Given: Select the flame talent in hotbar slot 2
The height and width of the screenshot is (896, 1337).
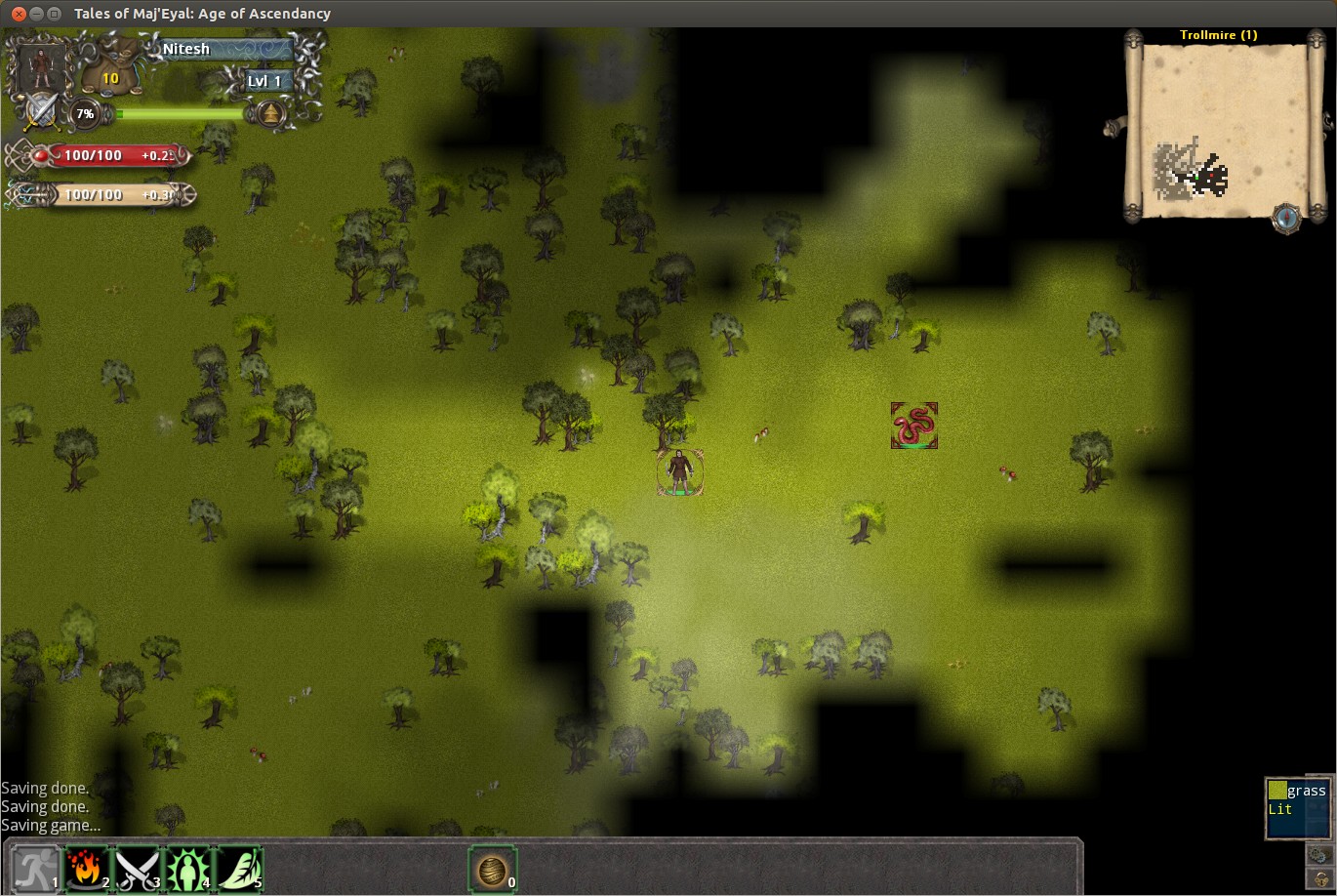Looking at the screenshot, I should point(86,866).
